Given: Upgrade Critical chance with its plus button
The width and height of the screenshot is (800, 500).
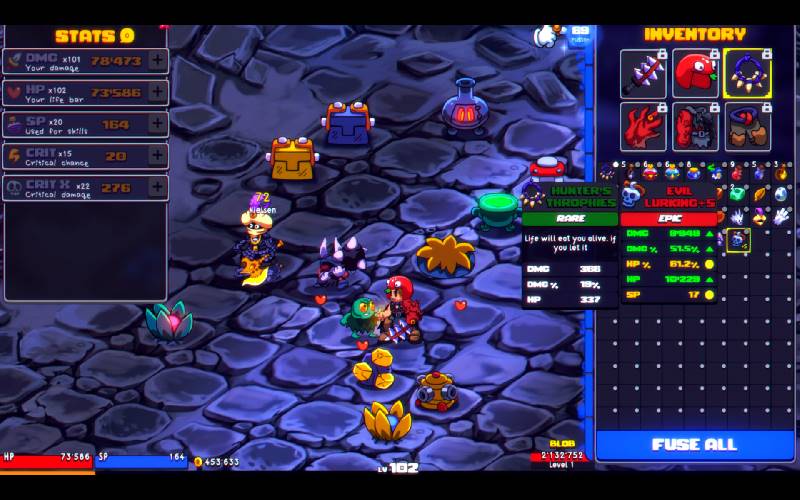Looking at the screenshot, I should [x=157, y=156].
